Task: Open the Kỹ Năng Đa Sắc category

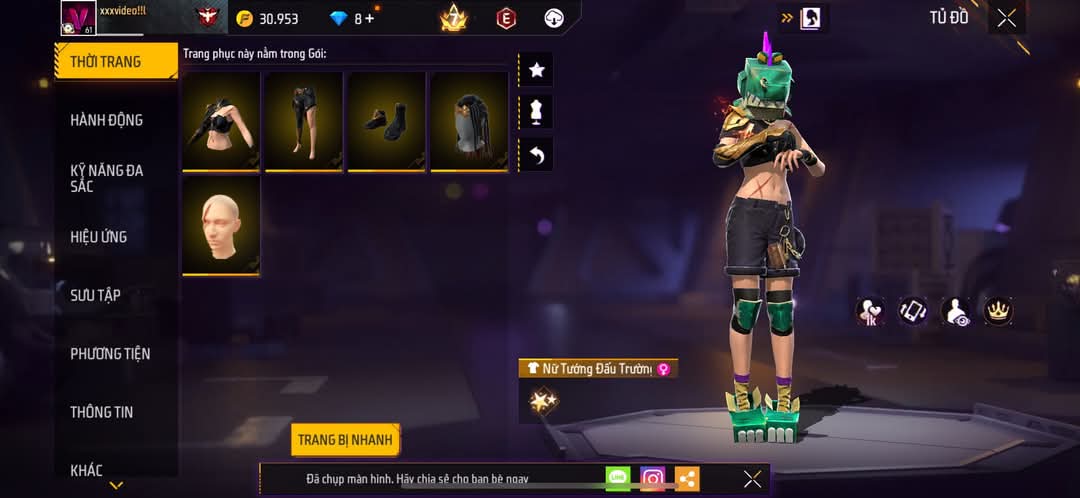Action: 107,178
